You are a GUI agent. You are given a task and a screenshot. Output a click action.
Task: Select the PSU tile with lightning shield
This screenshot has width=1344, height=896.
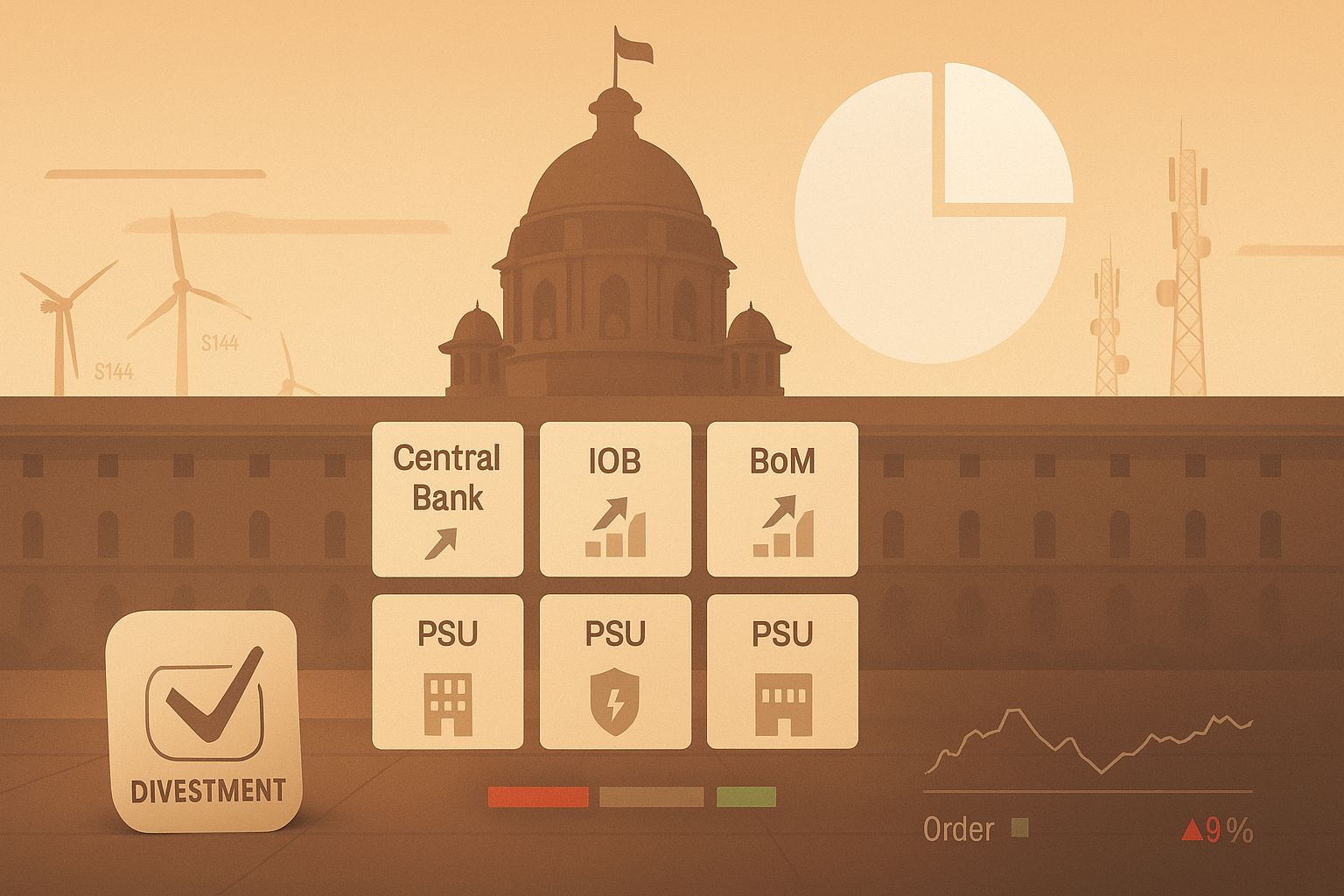point(615,671)
